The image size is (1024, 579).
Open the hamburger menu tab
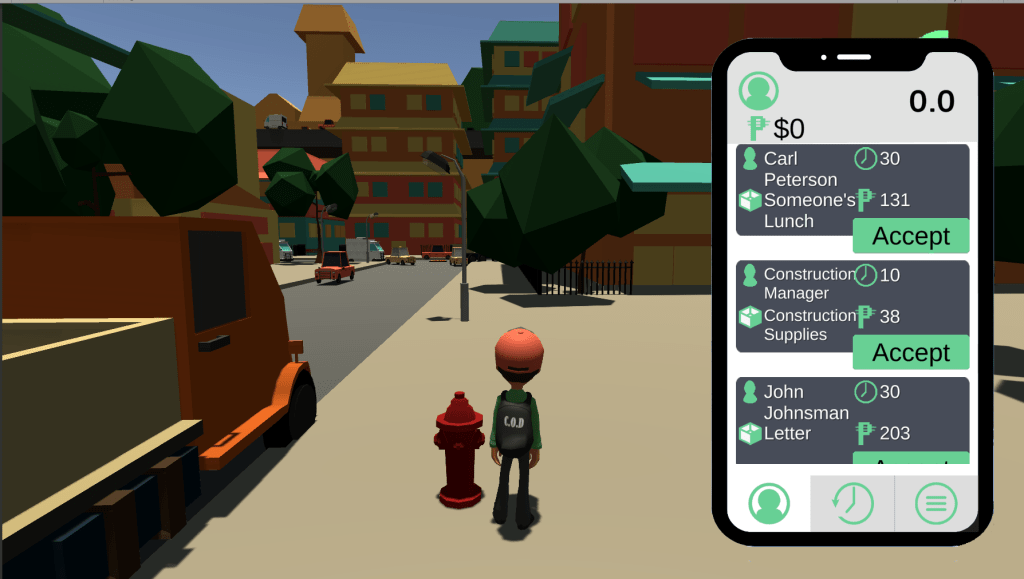tap(935, 503)
